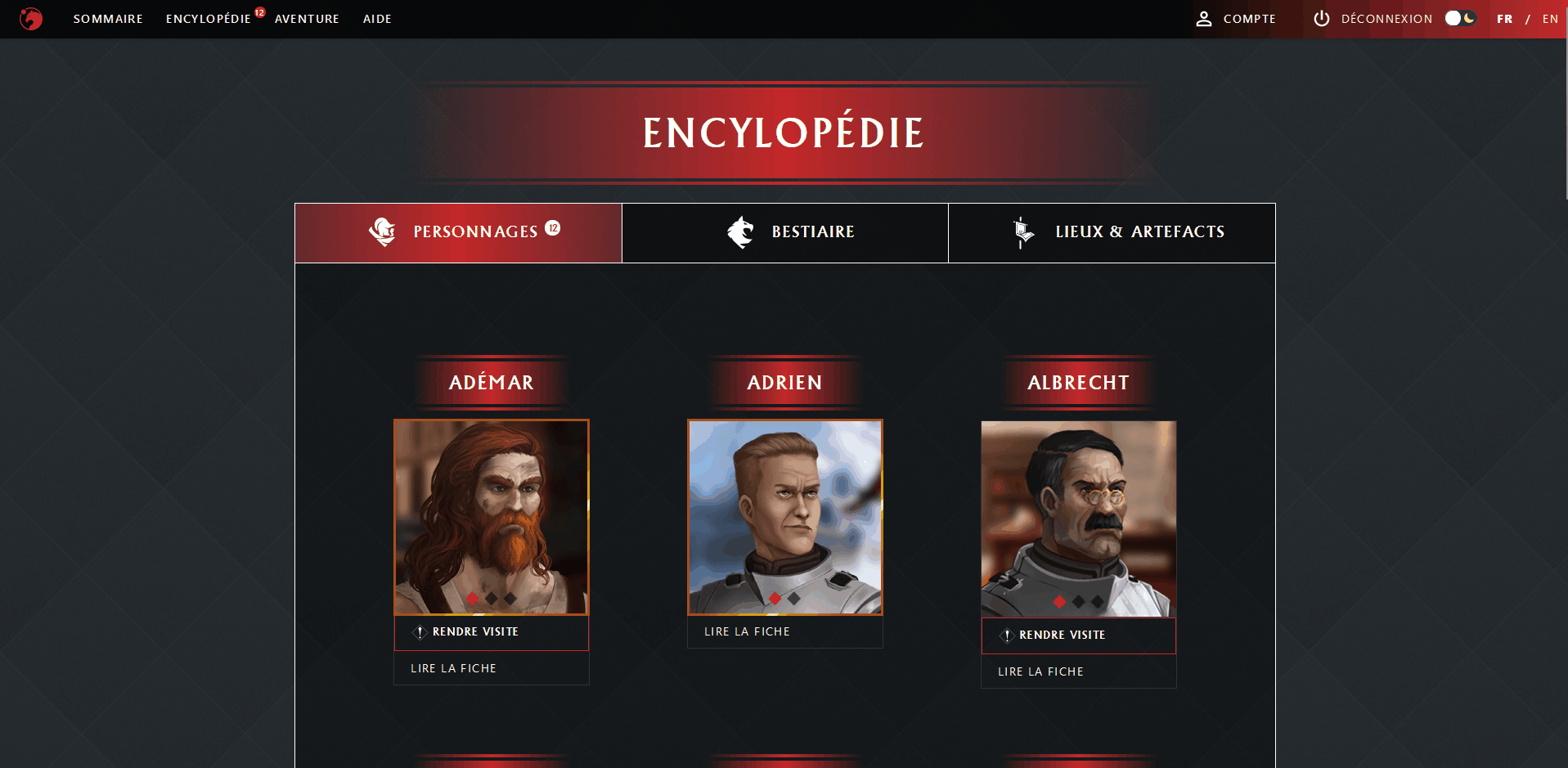Open the Aide help page
This screenshot has height=768, width=1568.
[x=377, y=19]
